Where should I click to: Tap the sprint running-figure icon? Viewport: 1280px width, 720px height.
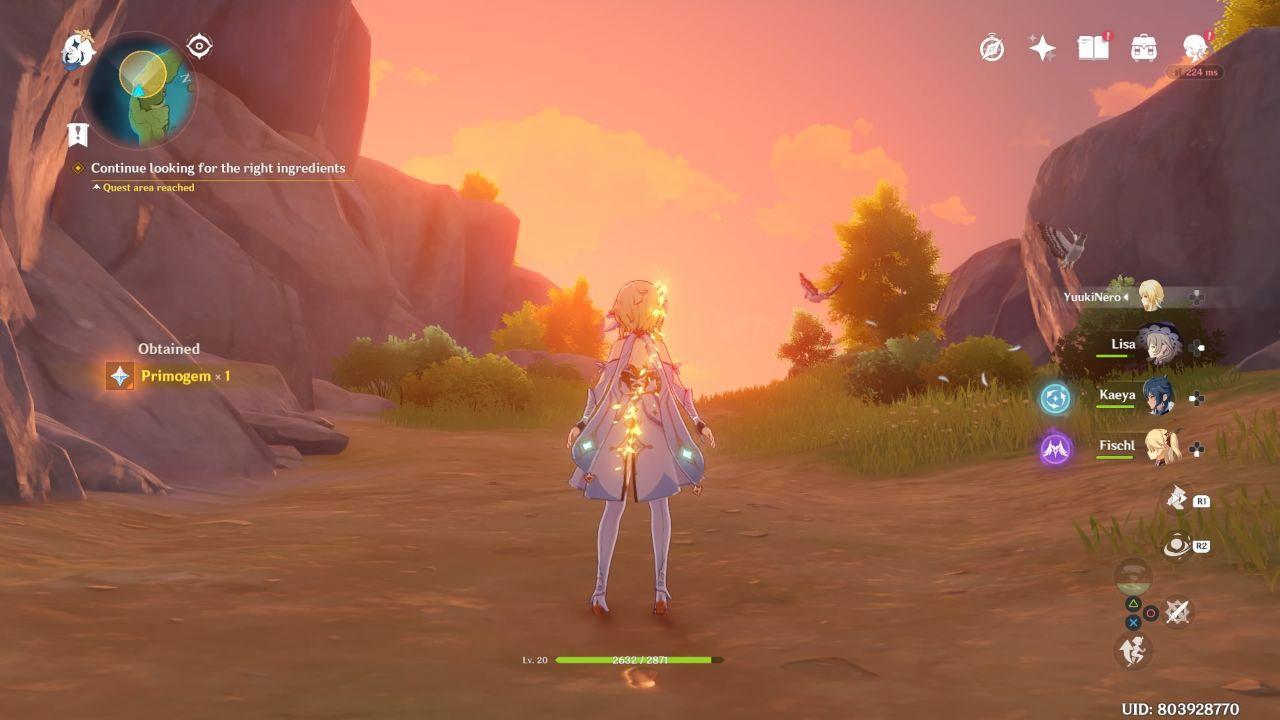click(x=1133, y=651)
